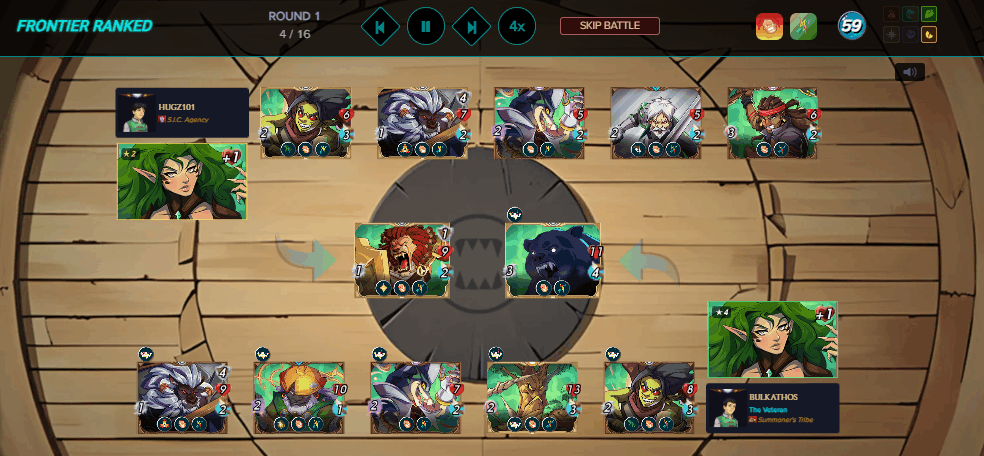This screenshot has width=984, height=456.
Task: Open the HUGZ101 player profile panel
Action: [182, 112]
